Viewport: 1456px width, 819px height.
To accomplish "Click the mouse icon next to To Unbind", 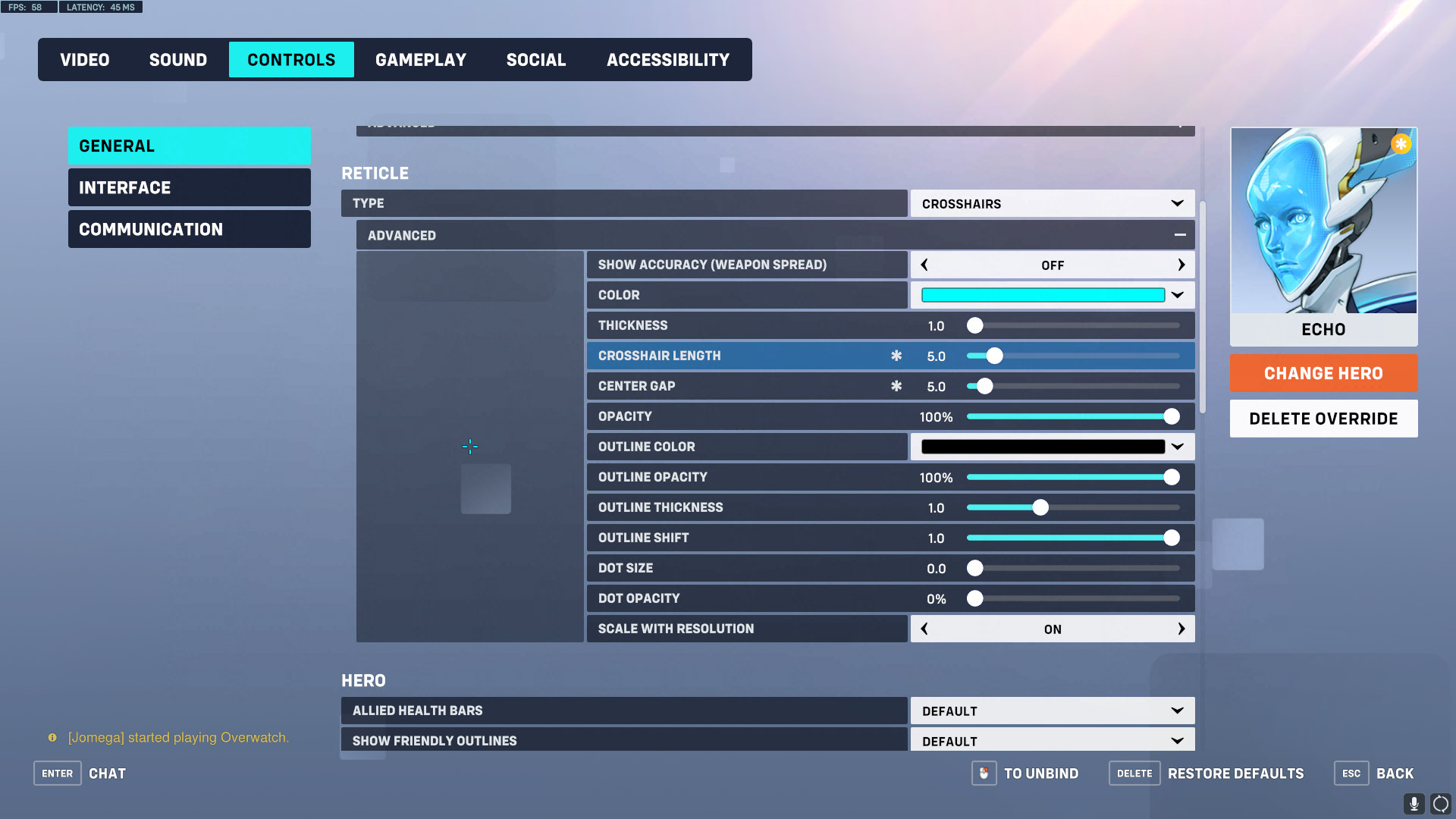I will pos(984,773).
